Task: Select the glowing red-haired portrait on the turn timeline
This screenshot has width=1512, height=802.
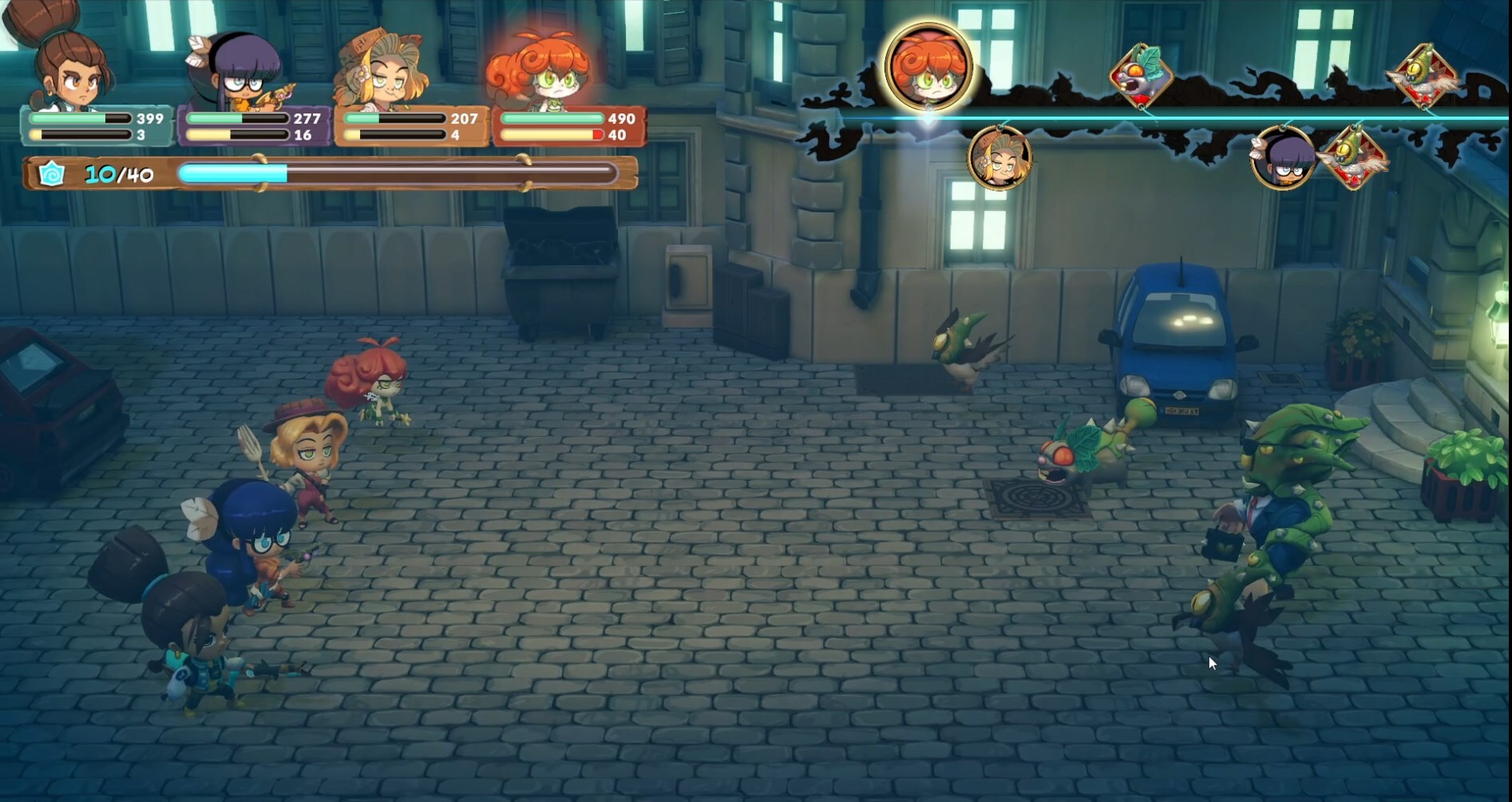Action: [x=928, y=66]
